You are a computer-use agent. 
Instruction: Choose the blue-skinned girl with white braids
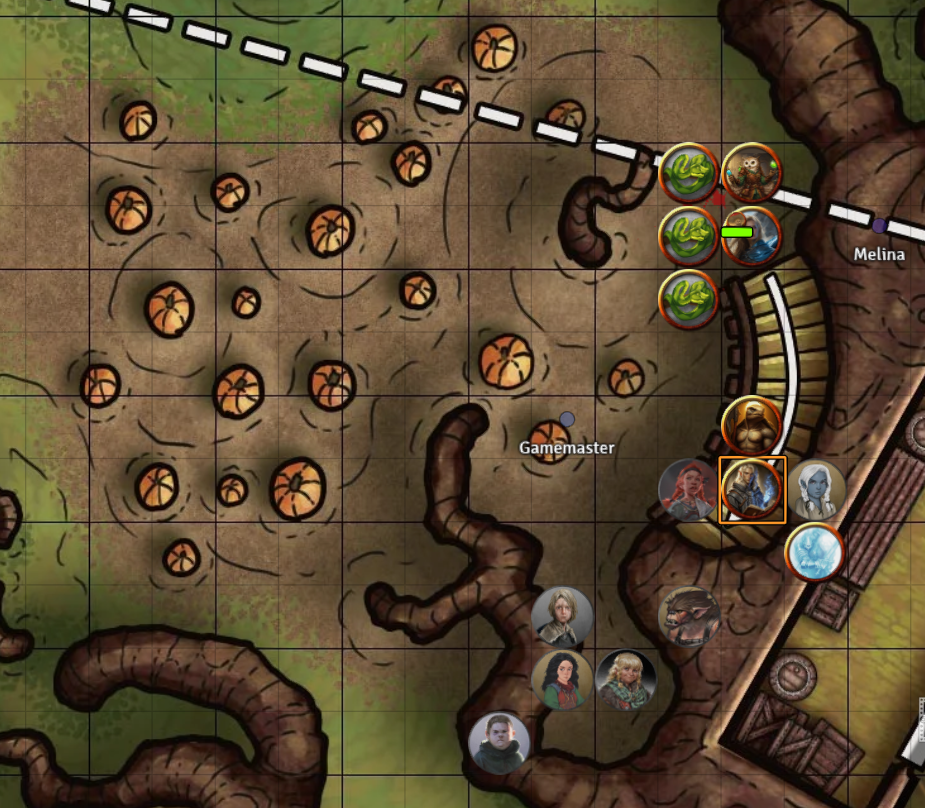click(816, 490)
